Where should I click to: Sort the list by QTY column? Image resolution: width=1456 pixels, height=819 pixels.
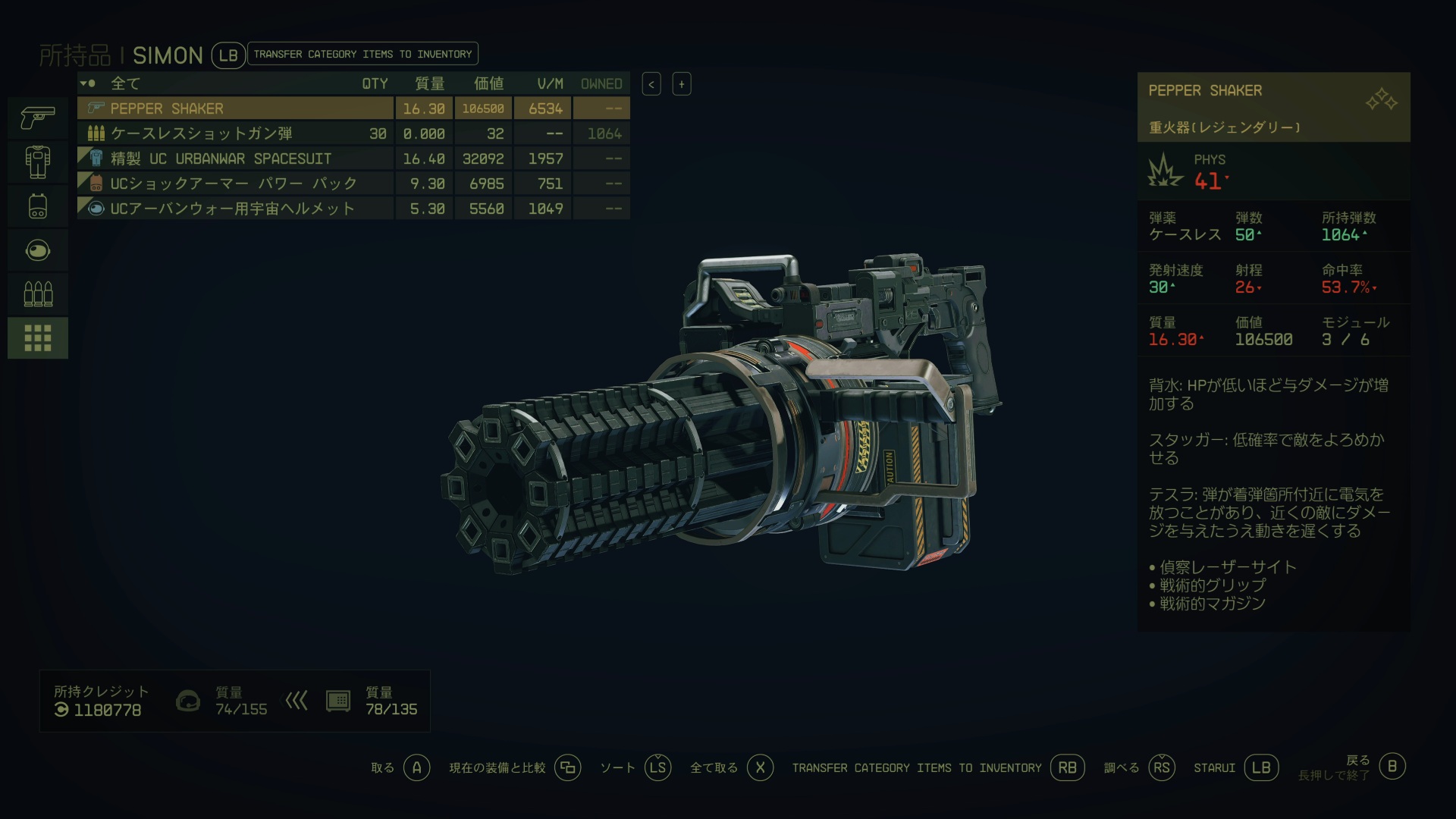click(x=375, y=83)
